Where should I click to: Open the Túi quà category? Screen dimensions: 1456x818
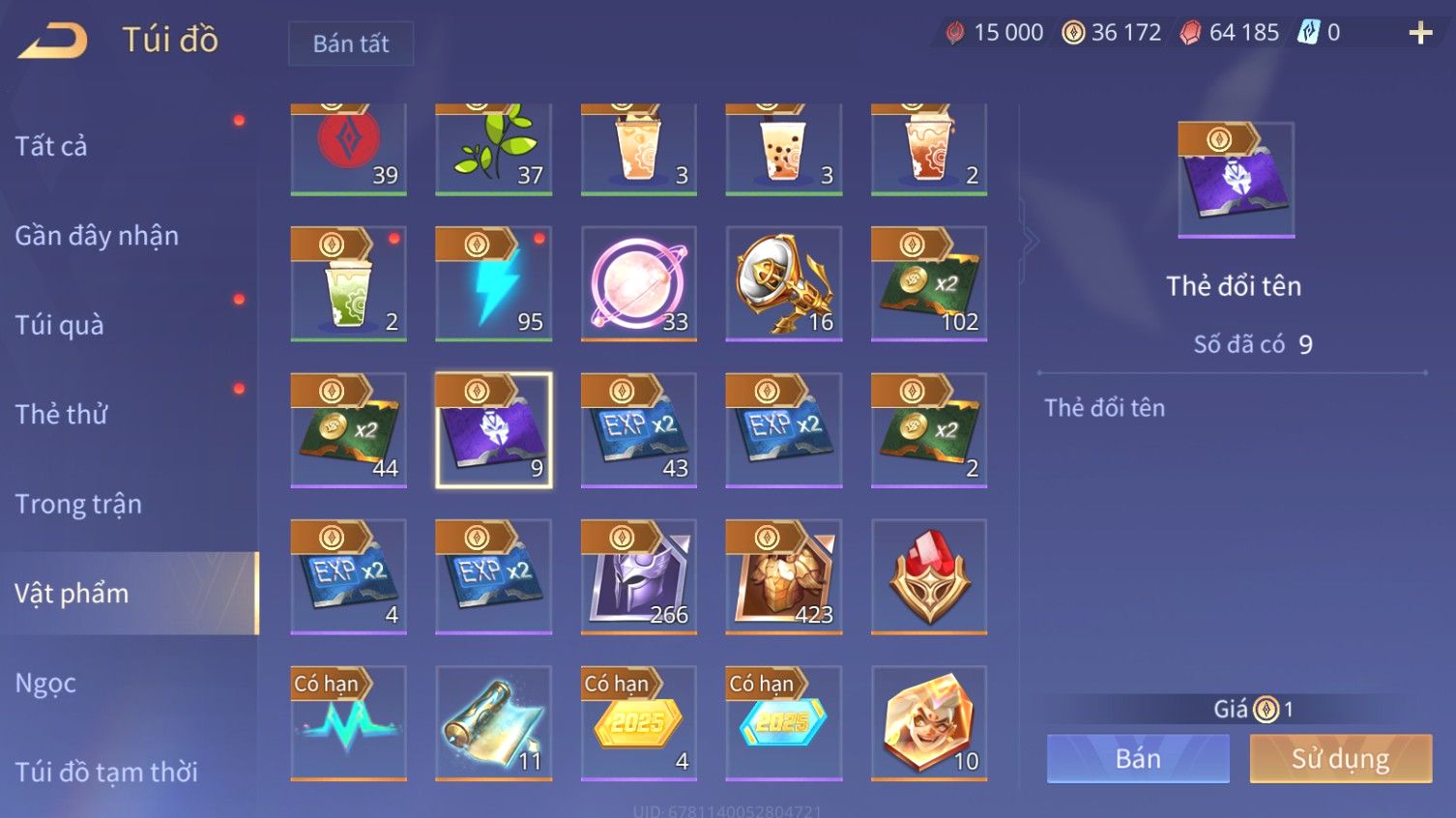[59, 325]
